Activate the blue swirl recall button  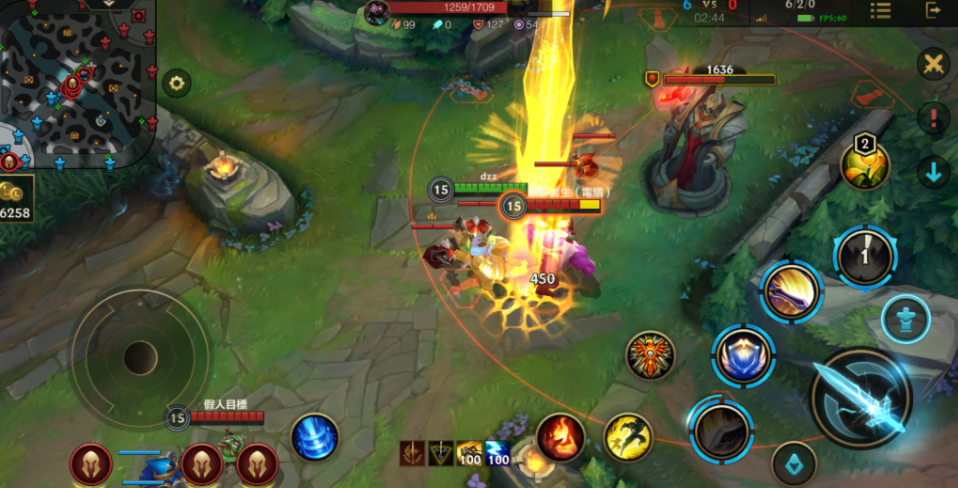coord(315,437)
